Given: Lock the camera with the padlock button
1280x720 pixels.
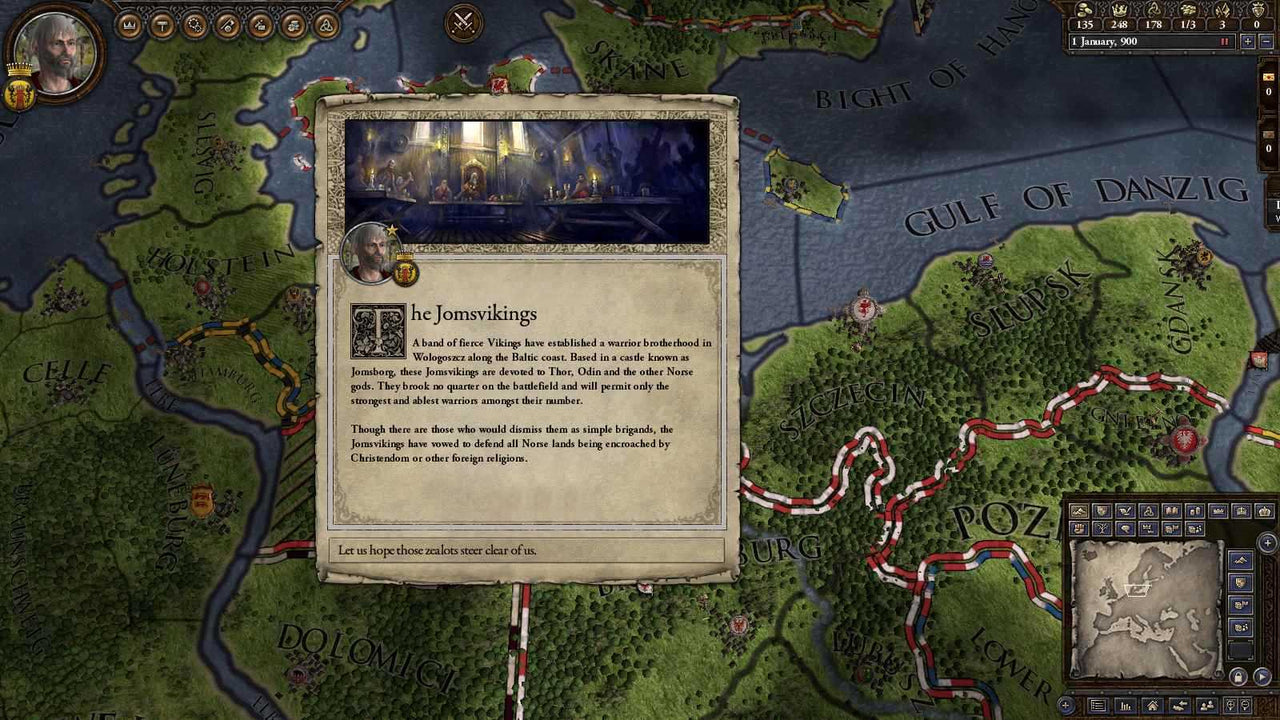Looking at the screenshot, I should 1238,677.
